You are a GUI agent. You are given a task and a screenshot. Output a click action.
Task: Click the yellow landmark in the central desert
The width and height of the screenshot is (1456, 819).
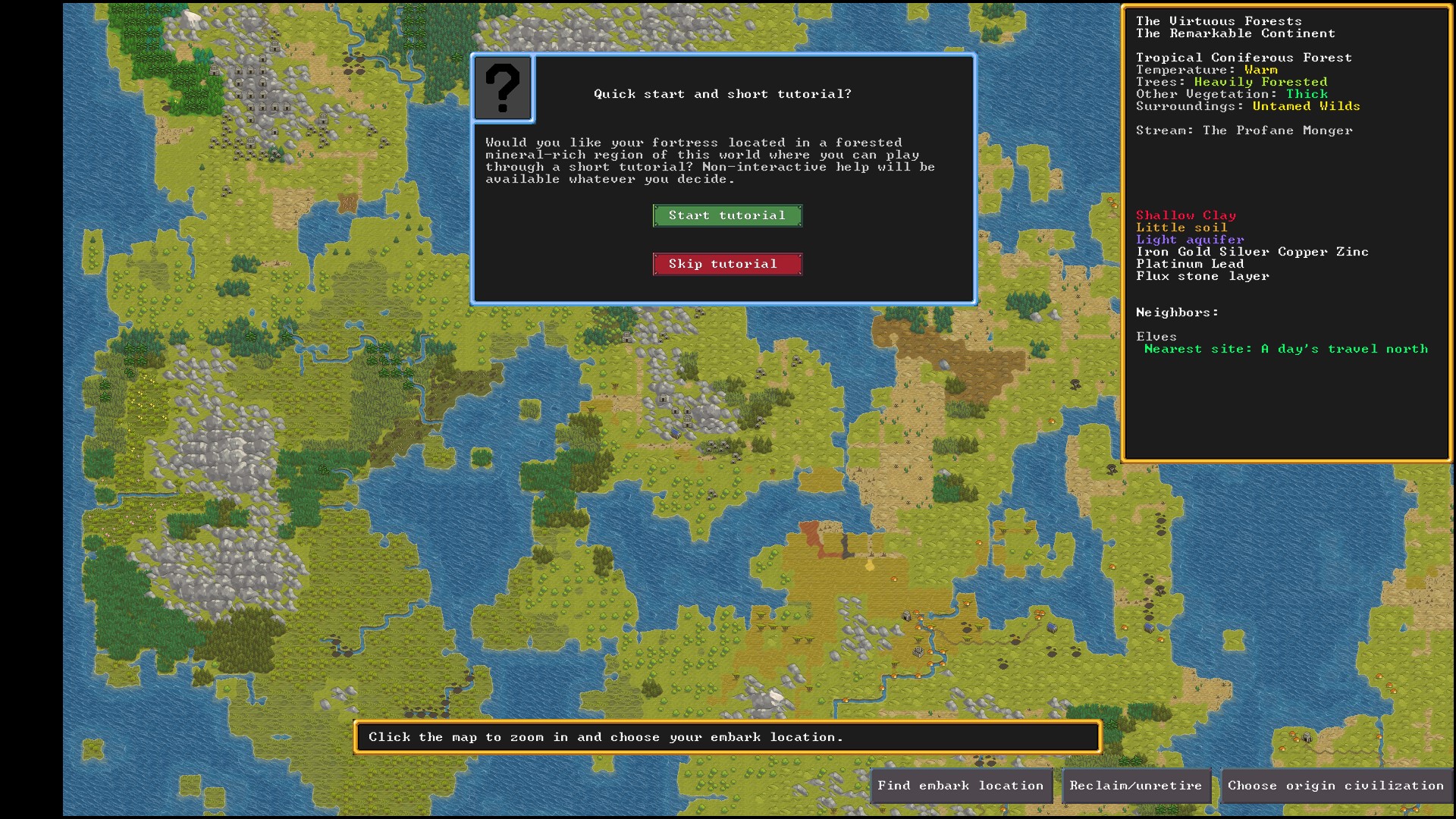pyautogui.click(x=870, y=566)
